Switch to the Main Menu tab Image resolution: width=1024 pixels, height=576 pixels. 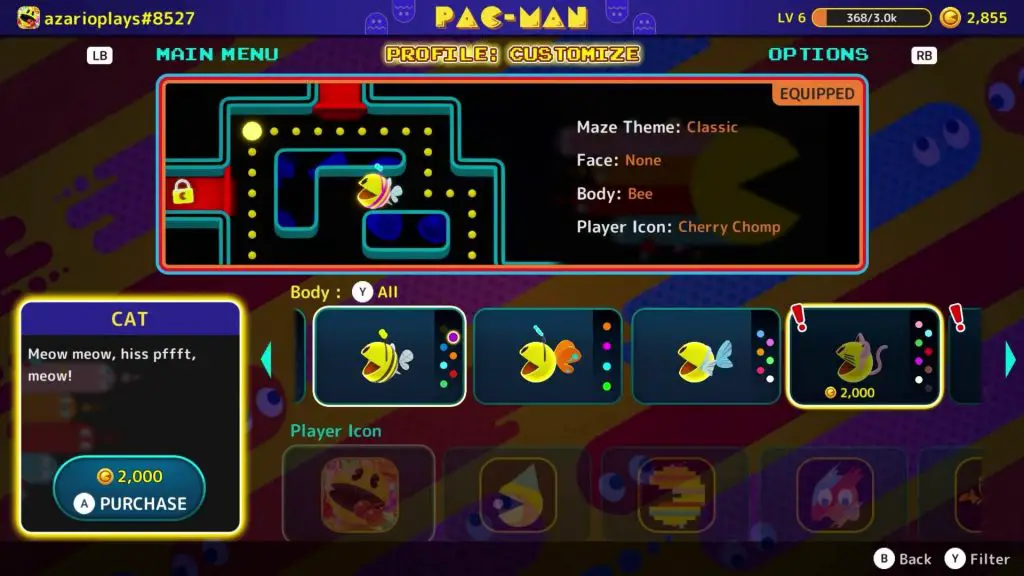coord(217,54)
